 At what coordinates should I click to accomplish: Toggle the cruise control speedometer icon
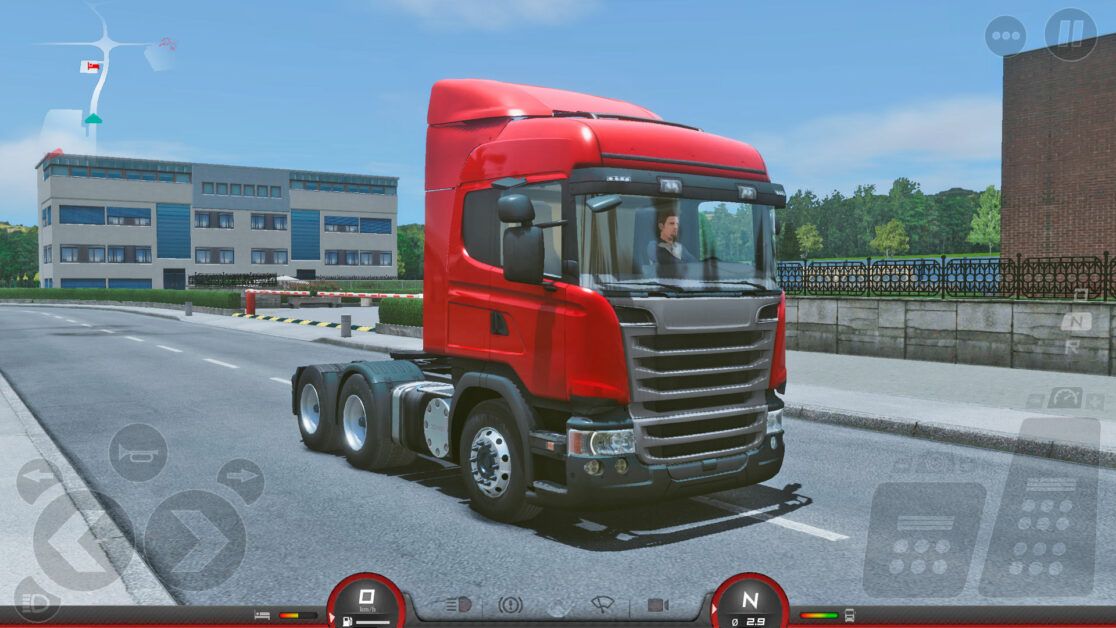pyautogui.click(x=1064, y=398)
